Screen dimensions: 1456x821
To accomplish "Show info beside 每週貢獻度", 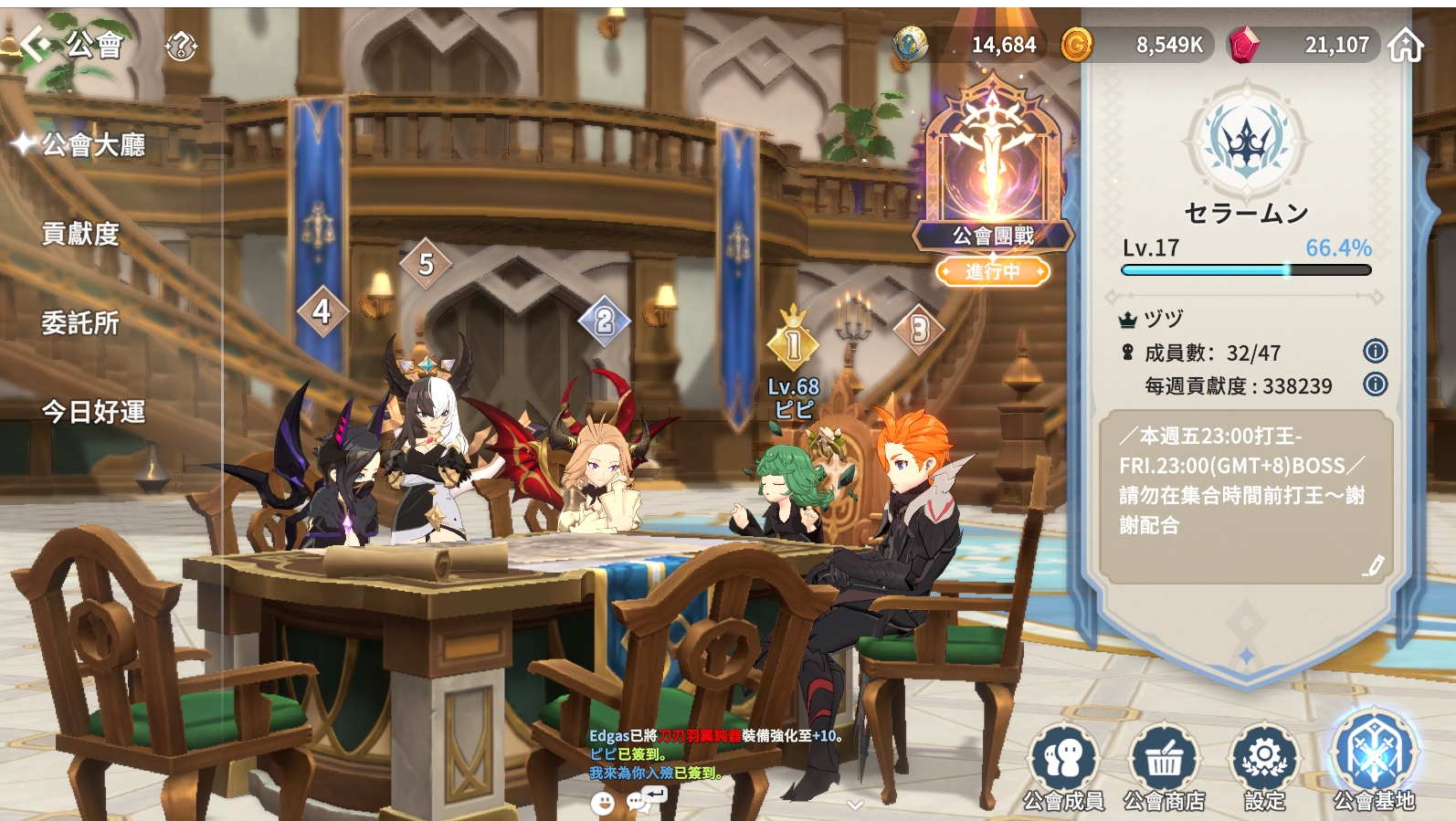I will [x=1375, y=384].
